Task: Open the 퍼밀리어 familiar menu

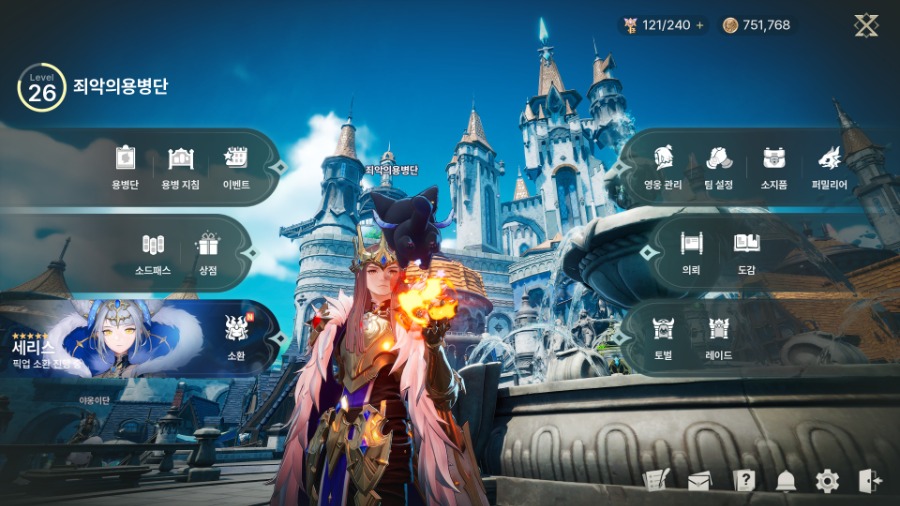Action: click(x=829, y=166)
